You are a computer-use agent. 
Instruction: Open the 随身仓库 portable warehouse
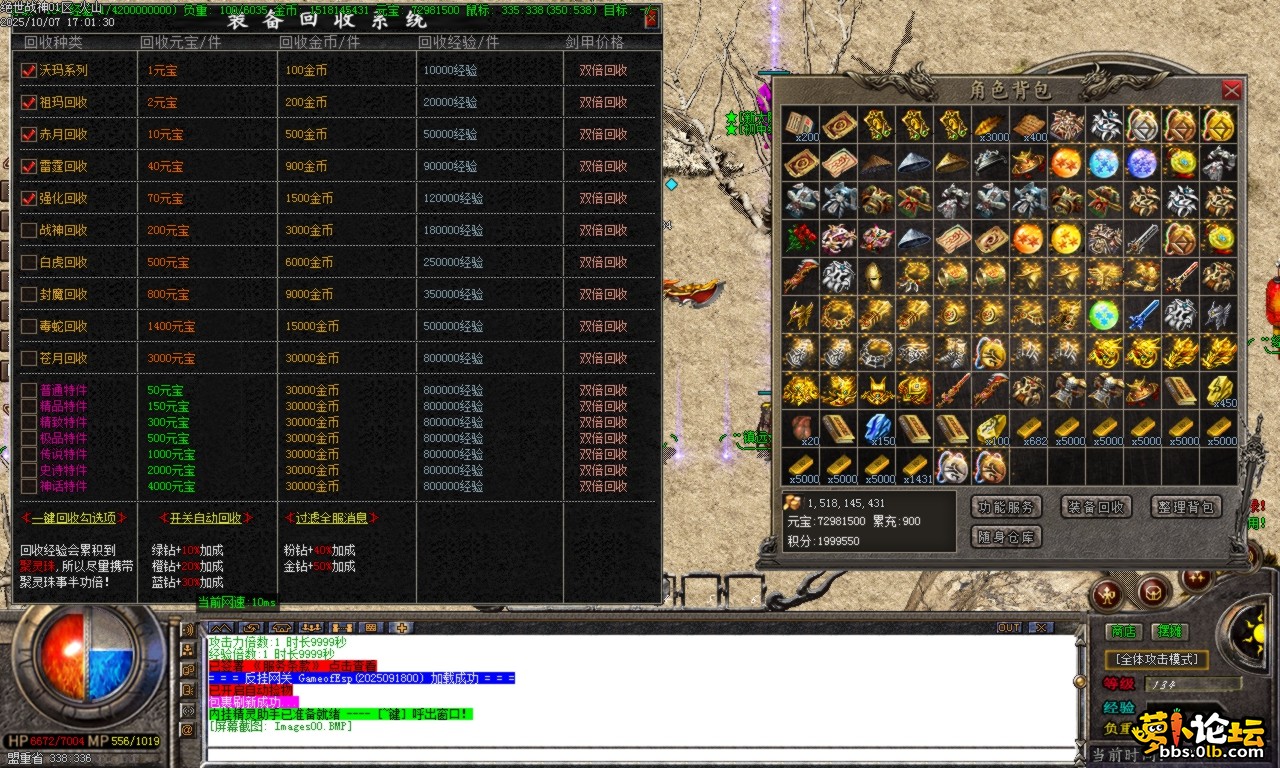point(1006,537)
